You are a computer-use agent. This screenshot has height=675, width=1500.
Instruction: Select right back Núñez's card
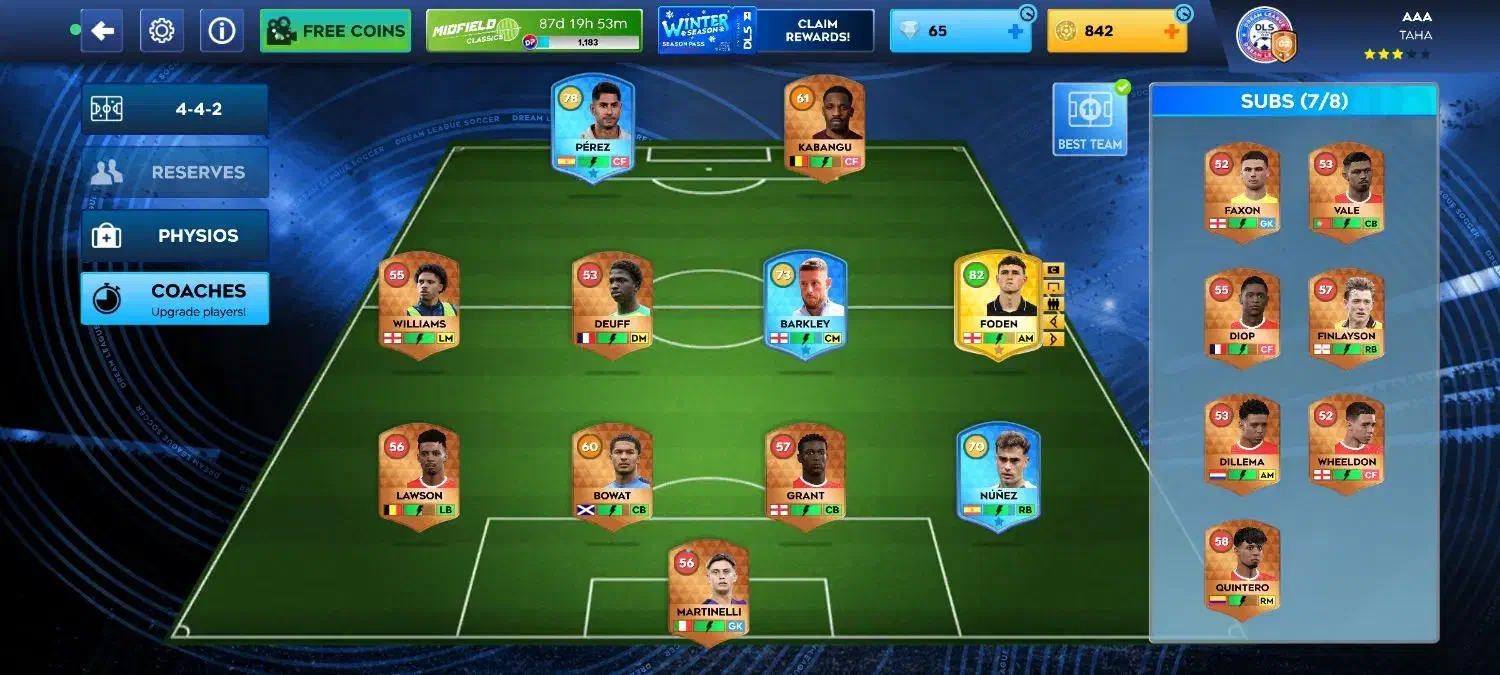click(999, 476)
